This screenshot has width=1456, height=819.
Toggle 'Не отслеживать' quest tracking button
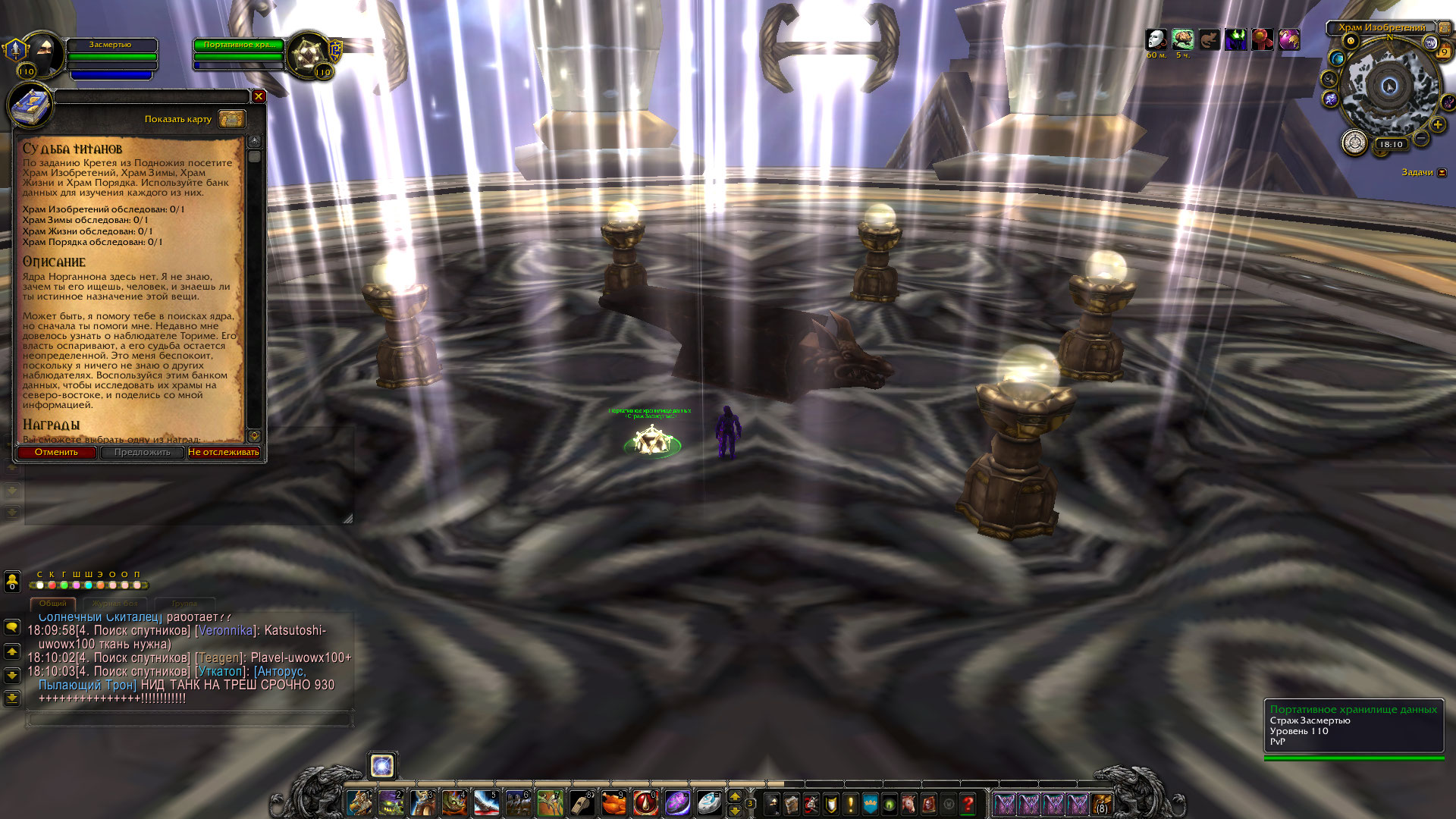[x=224, y=453]
